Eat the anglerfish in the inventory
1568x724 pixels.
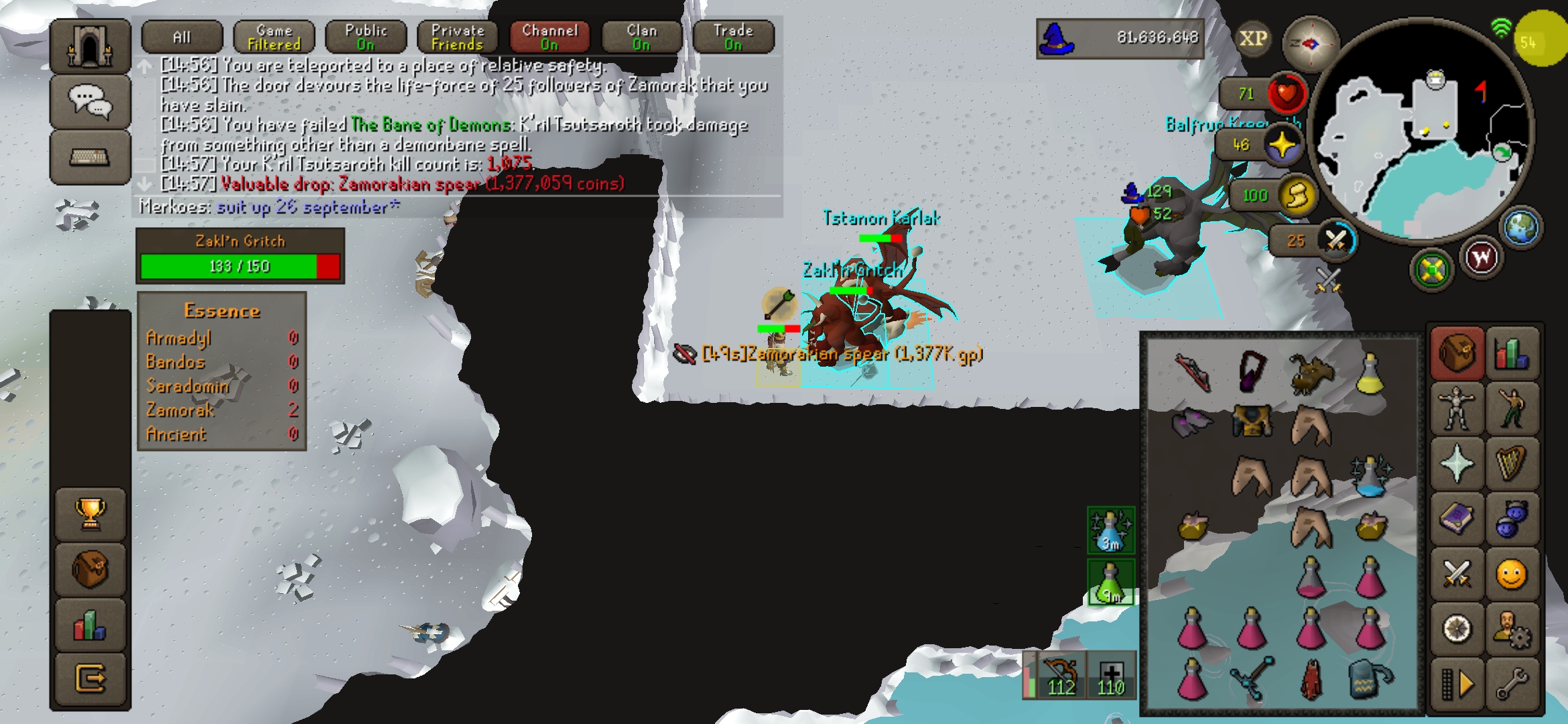point(1311,373)
